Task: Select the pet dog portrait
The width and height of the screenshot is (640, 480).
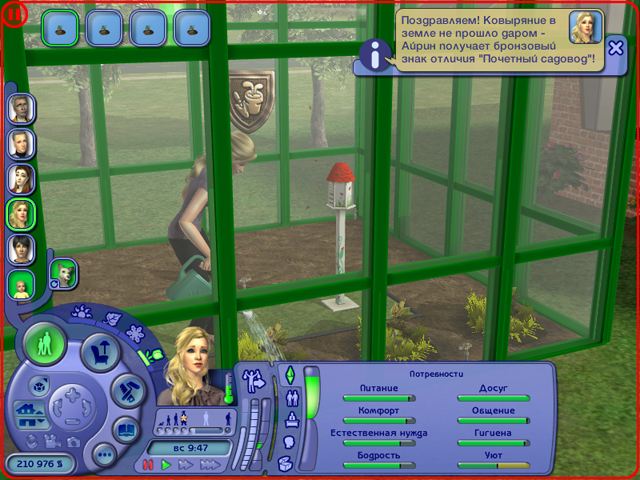Action: (63, 273)
